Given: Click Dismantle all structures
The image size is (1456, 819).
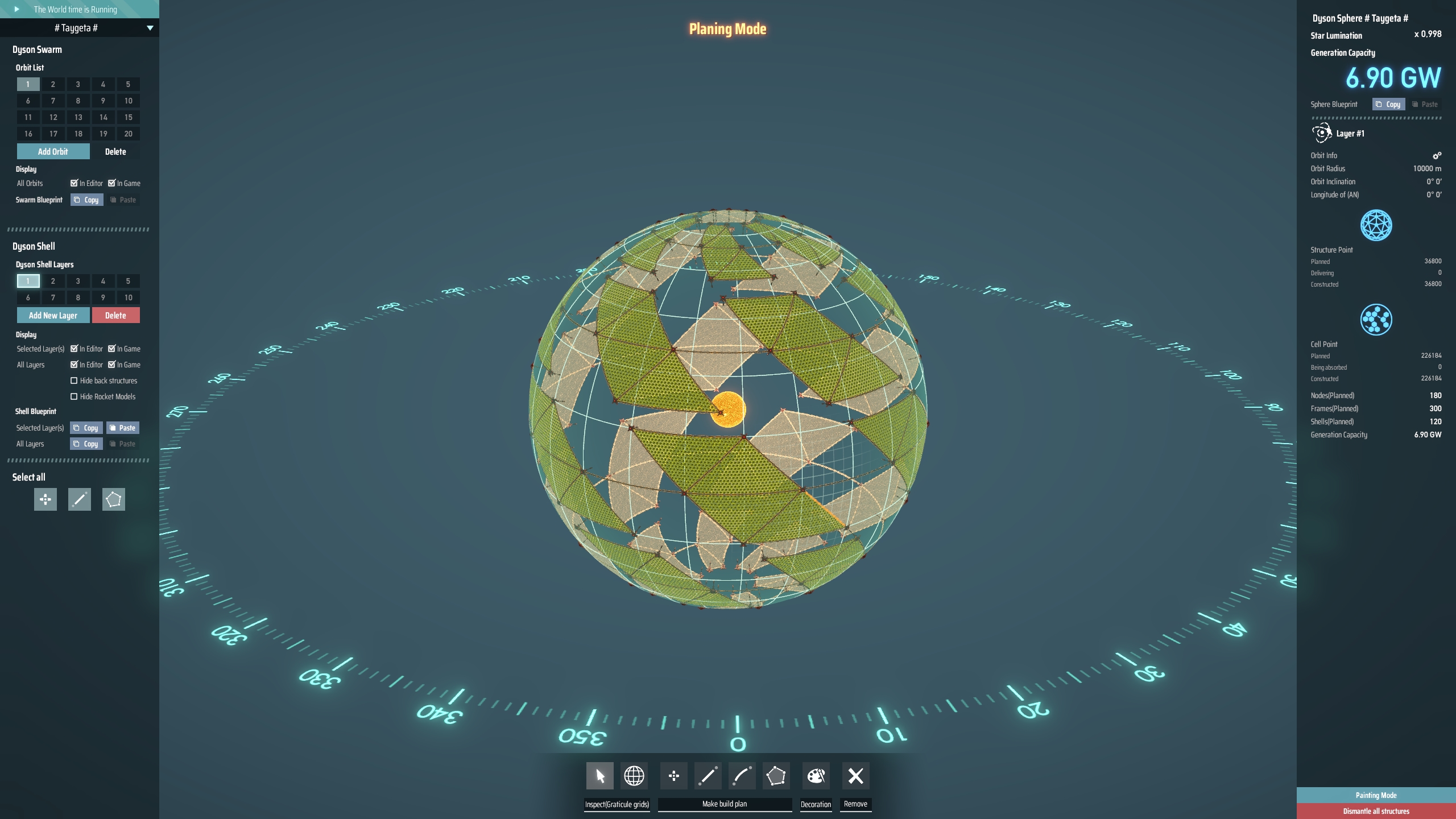Looking at the screenshot, I should coord(1376,811).
